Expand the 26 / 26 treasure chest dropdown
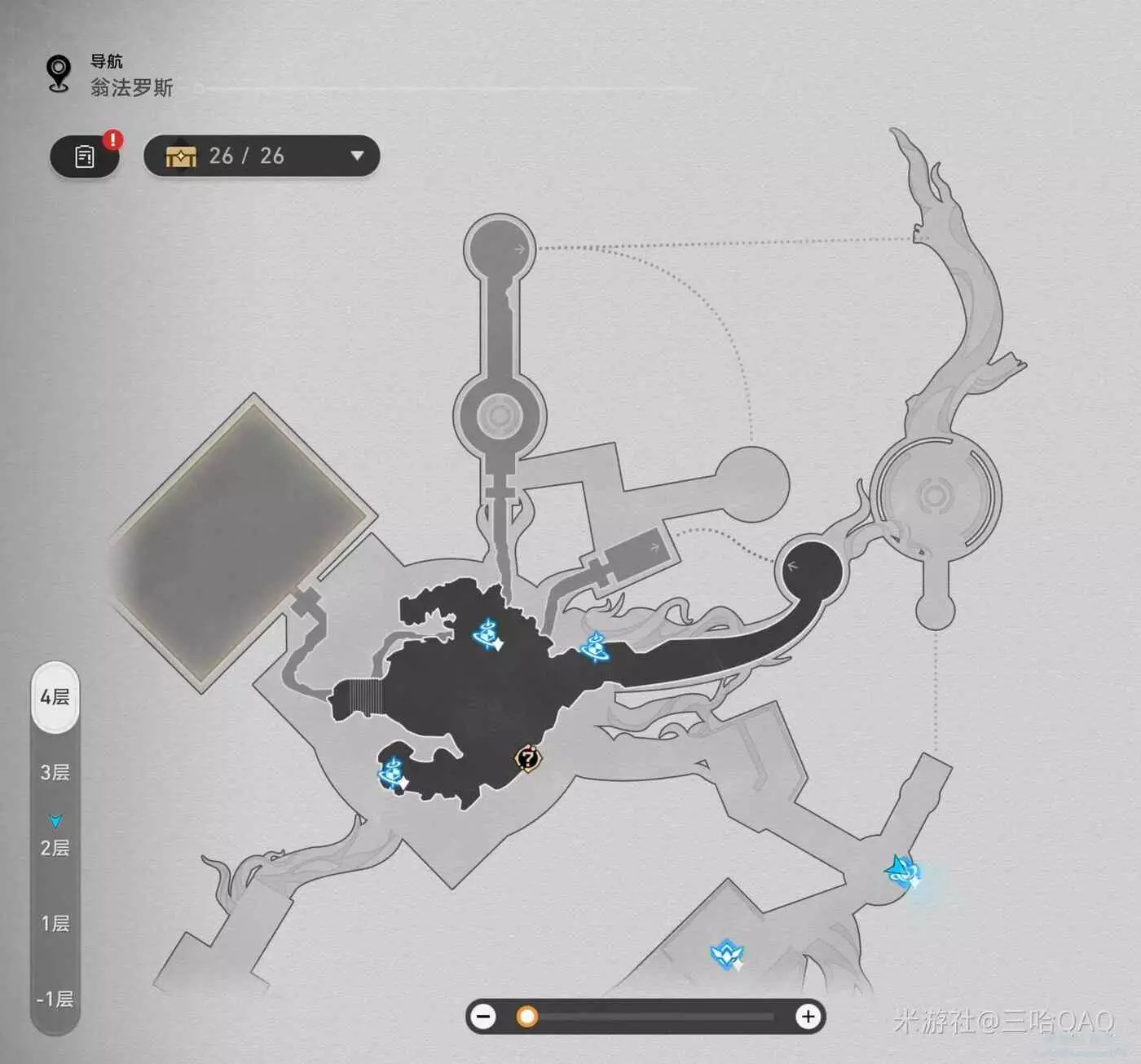This screenshot has width=1141, height=1064. click(356, 156)
